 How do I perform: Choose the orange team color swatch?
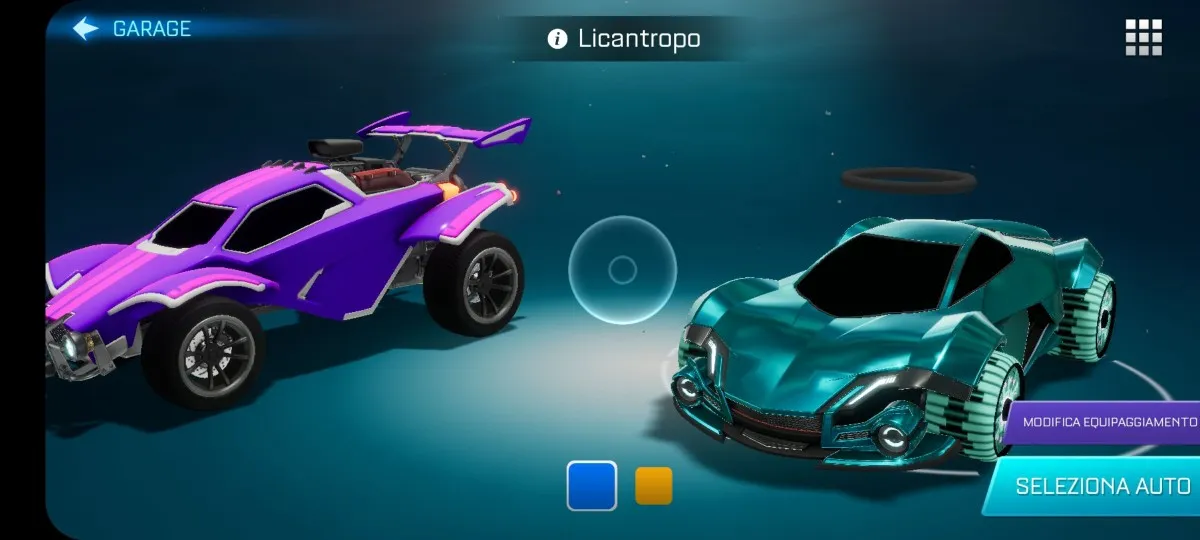pyautogui.click(x=654, y=486)
